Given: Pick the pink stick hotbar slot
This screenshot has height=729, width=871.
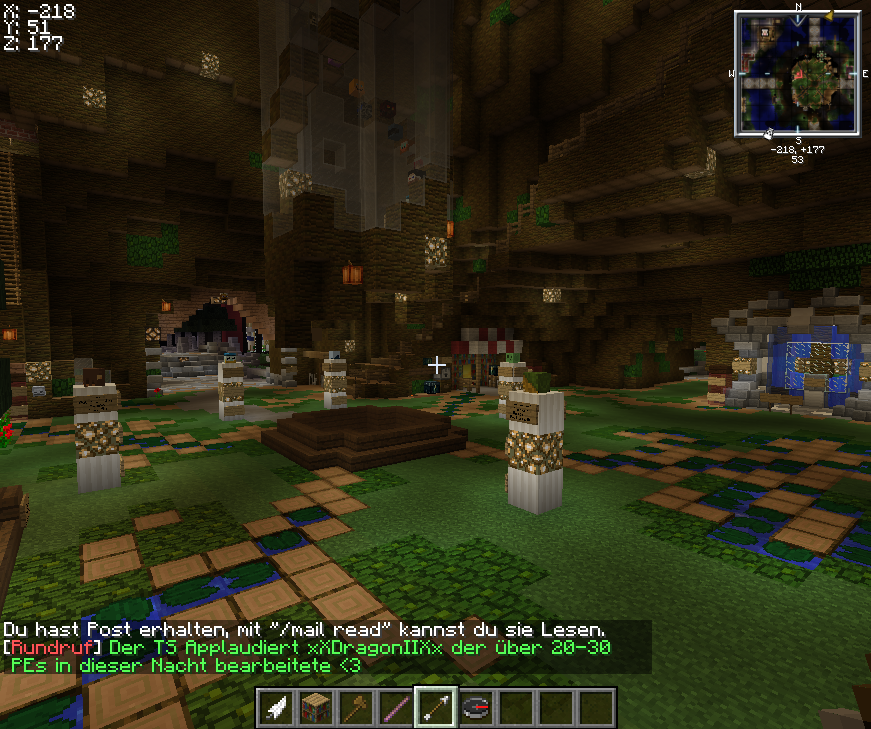Looking at the screenshot, I should pos(397,707).
